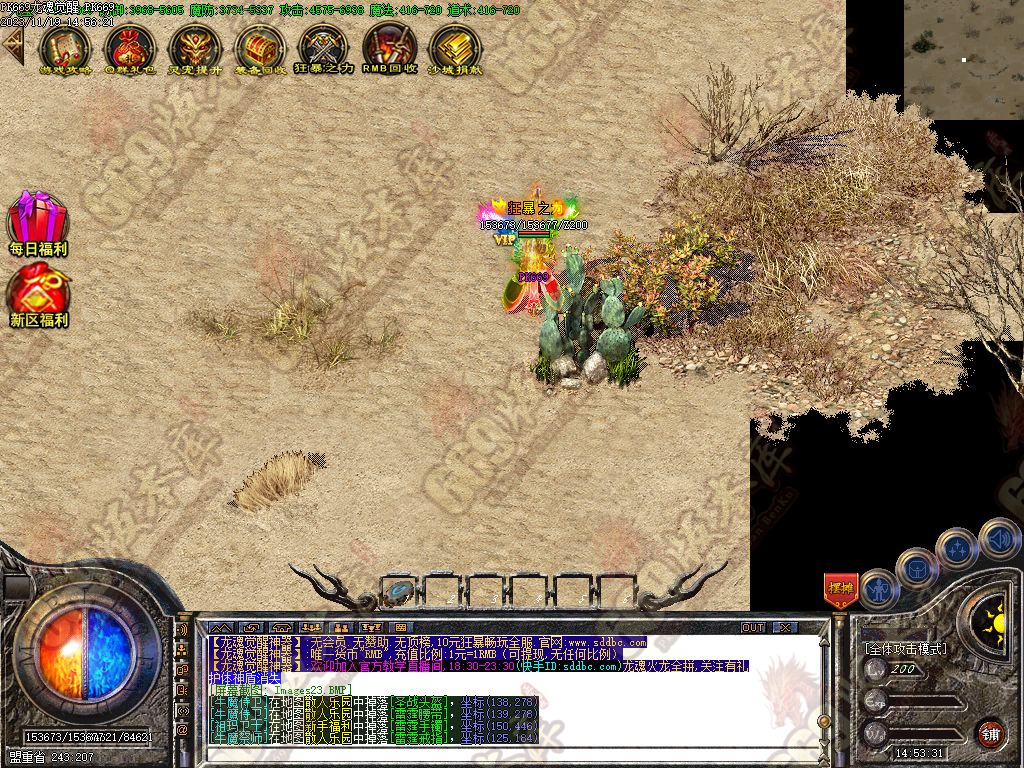Viewport: 1024px width, 768px height.
Task: Select the 灵宠提升 golden skull icon
Action: [194, 47]
